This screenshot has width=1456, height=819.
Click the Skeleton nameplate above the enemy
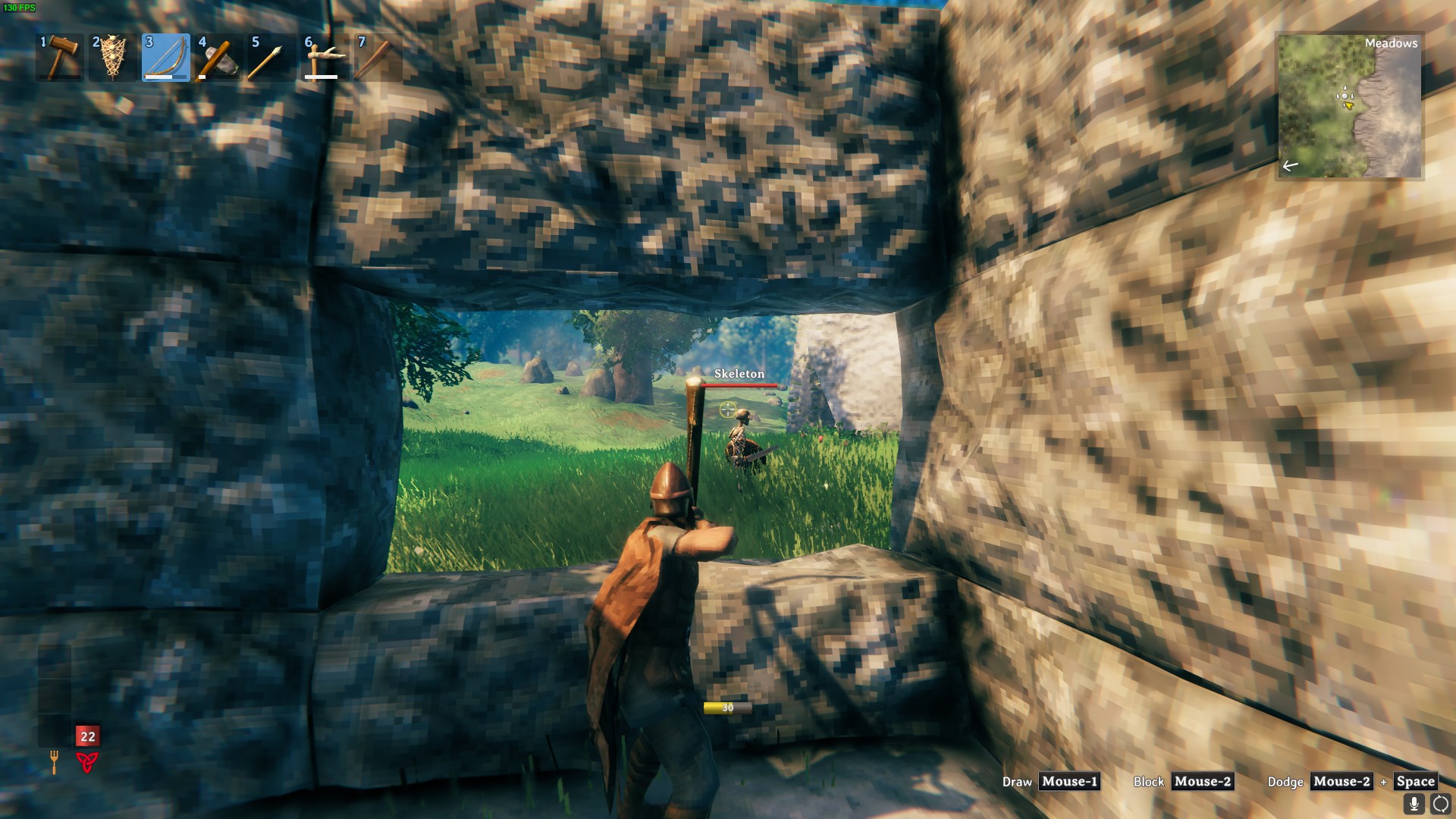[739, 374]
